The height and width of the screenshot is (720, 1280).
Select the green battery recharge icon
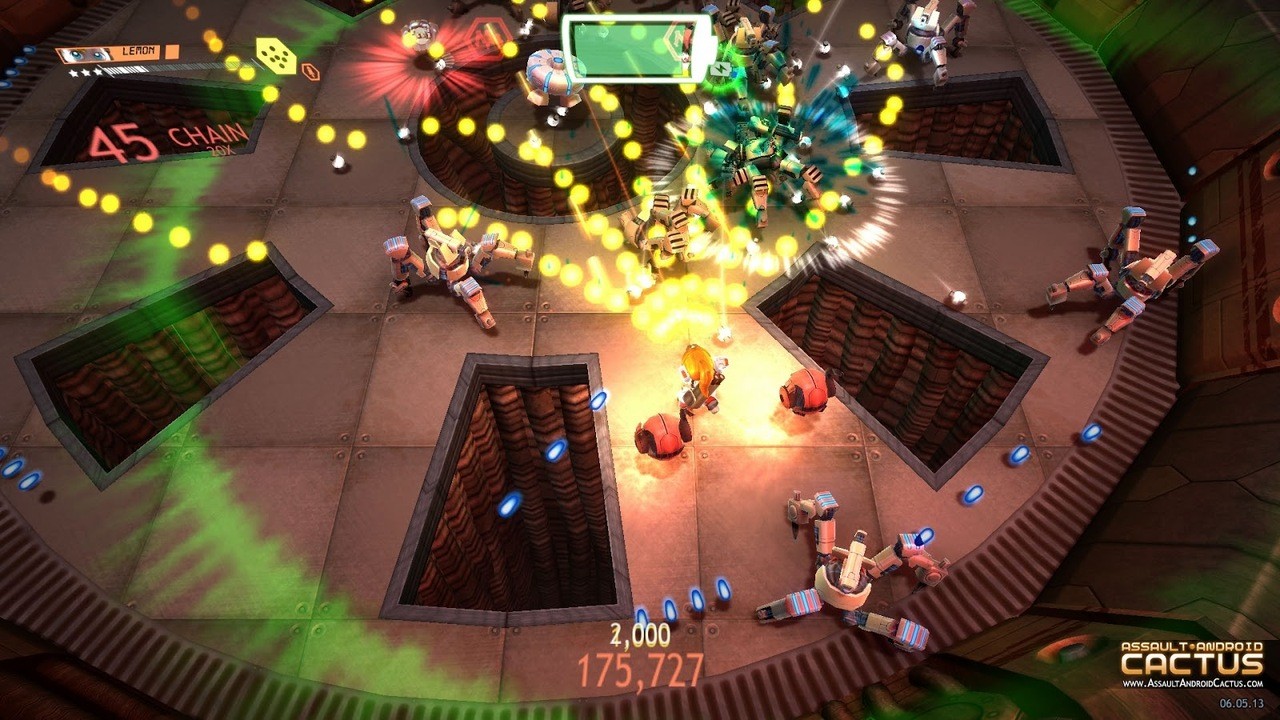pos(721,70)
